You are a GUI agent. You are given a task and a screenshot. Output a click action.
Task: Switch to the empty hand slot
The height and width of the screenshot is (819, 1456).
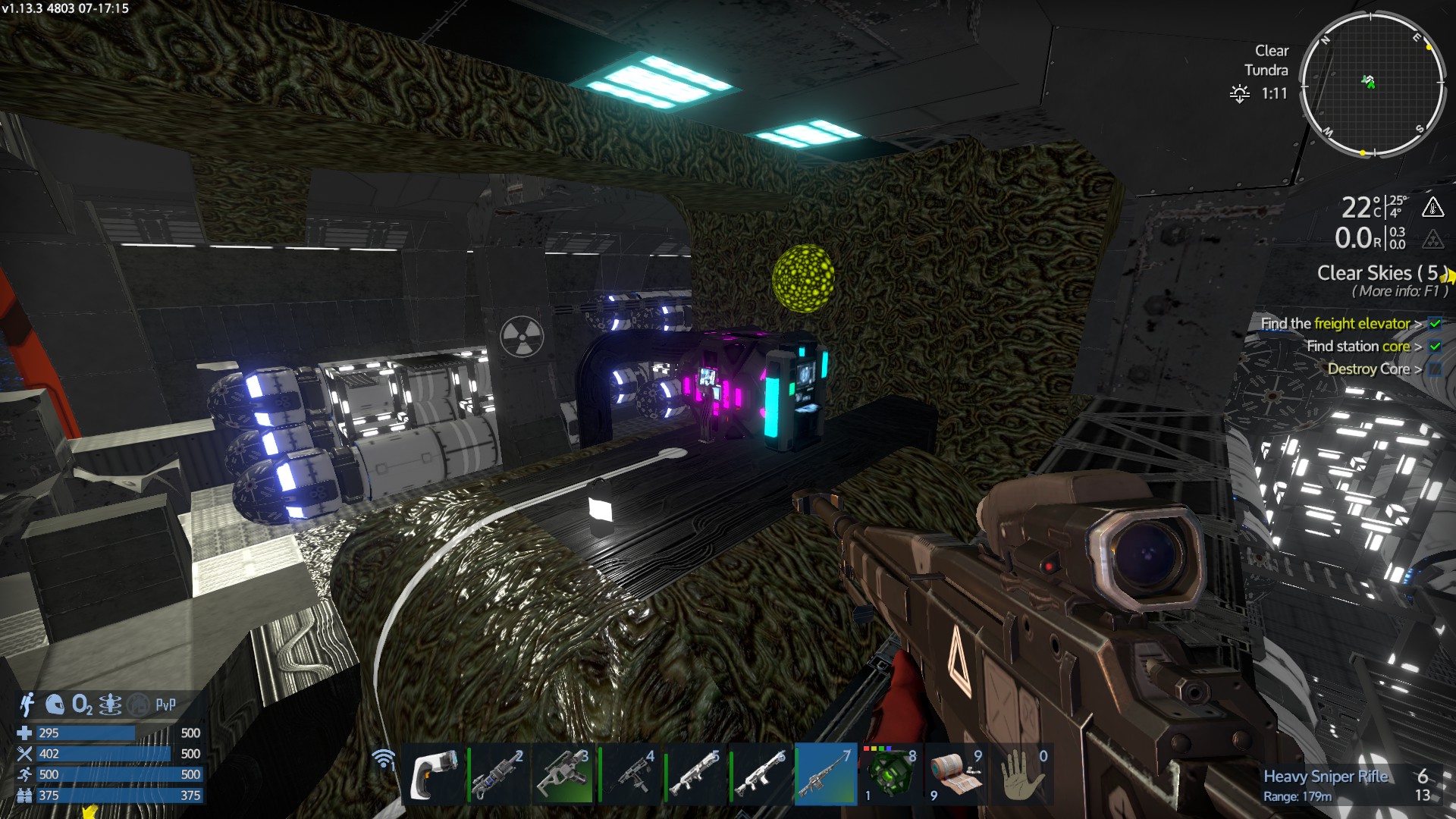(x=1021, y=775)
